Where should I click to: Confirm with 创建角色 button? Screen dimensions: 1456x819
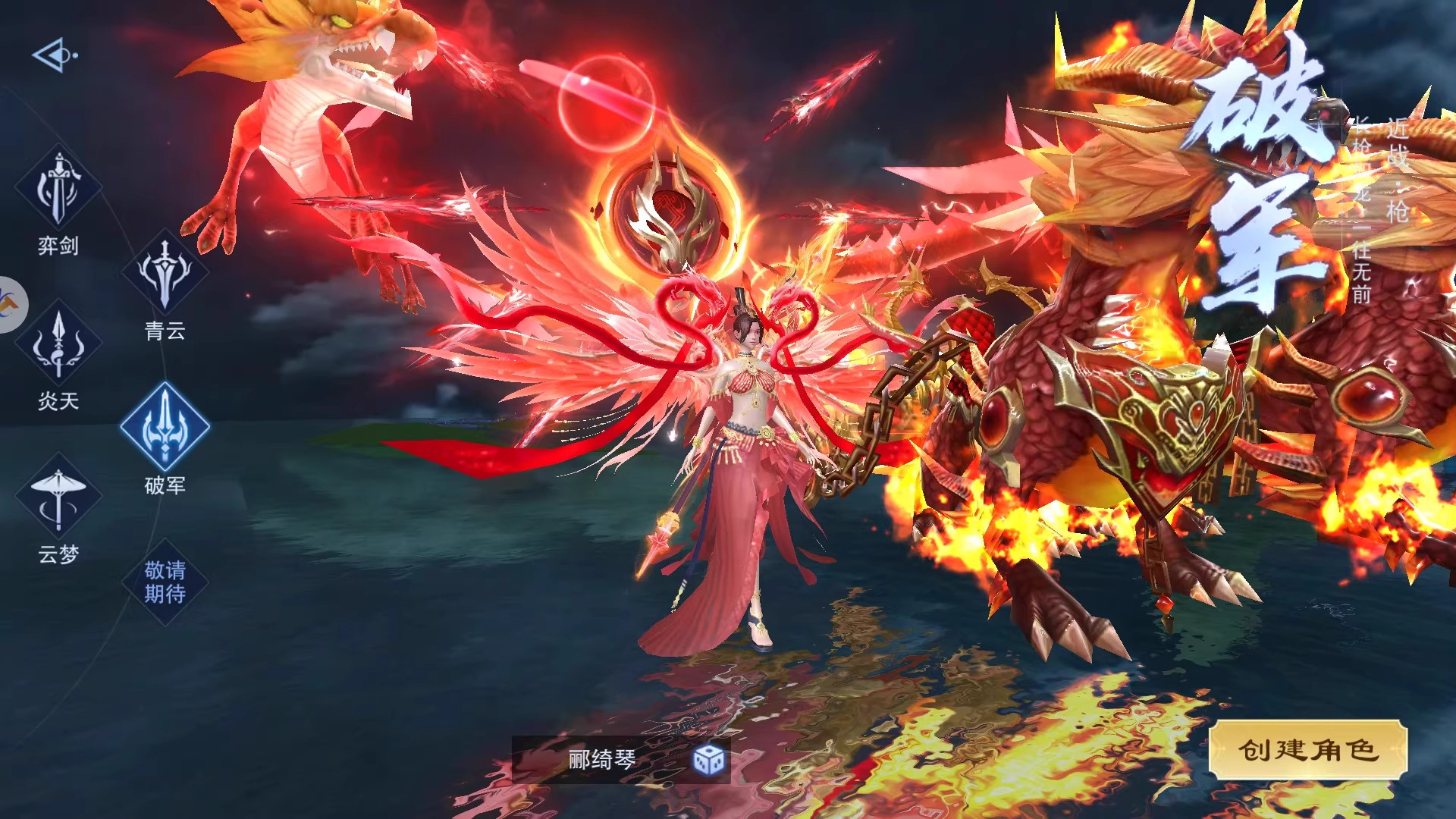tap(1307, 750)
